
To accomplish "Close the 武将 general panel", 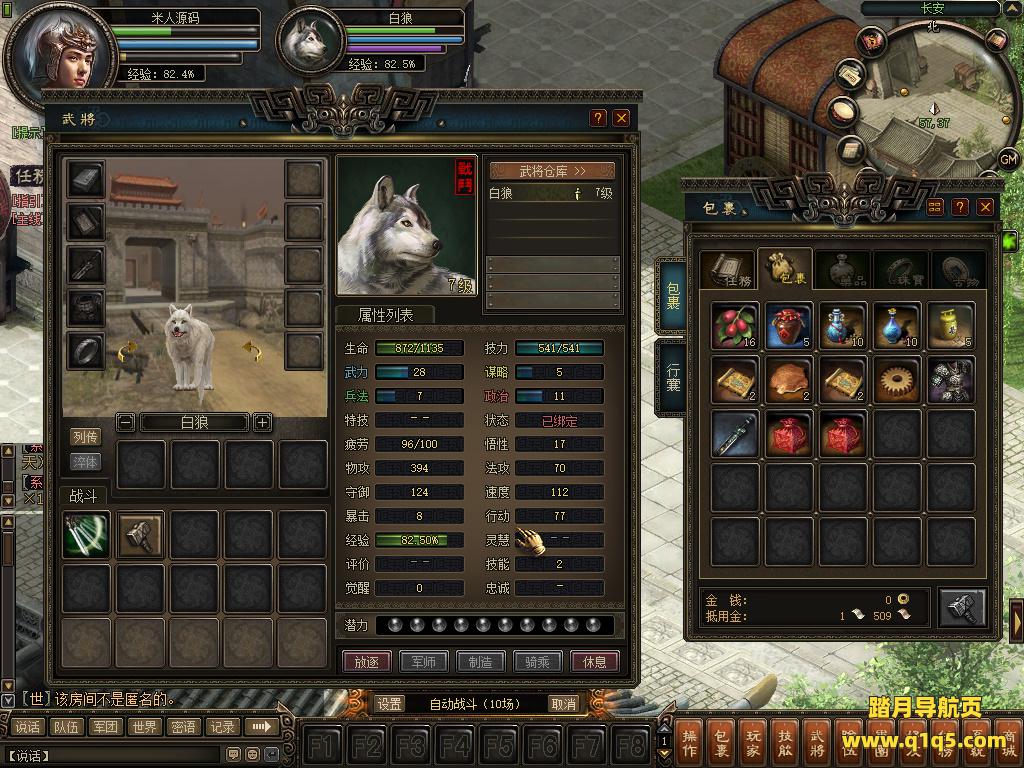I will click(x=622, y=118).
